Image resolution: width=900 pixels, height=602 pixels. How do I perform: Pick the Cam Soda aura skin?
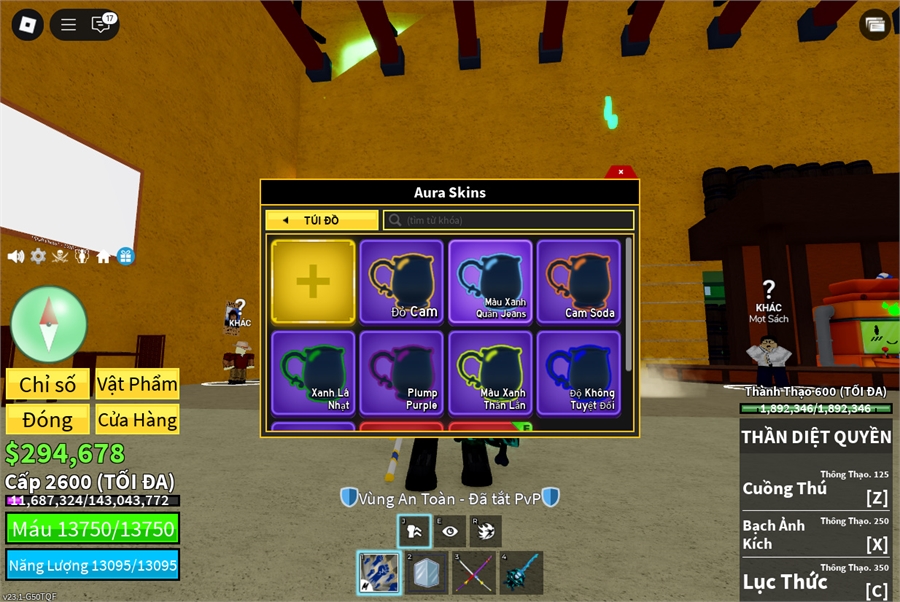pyautogui.click(x=579, y=281)
